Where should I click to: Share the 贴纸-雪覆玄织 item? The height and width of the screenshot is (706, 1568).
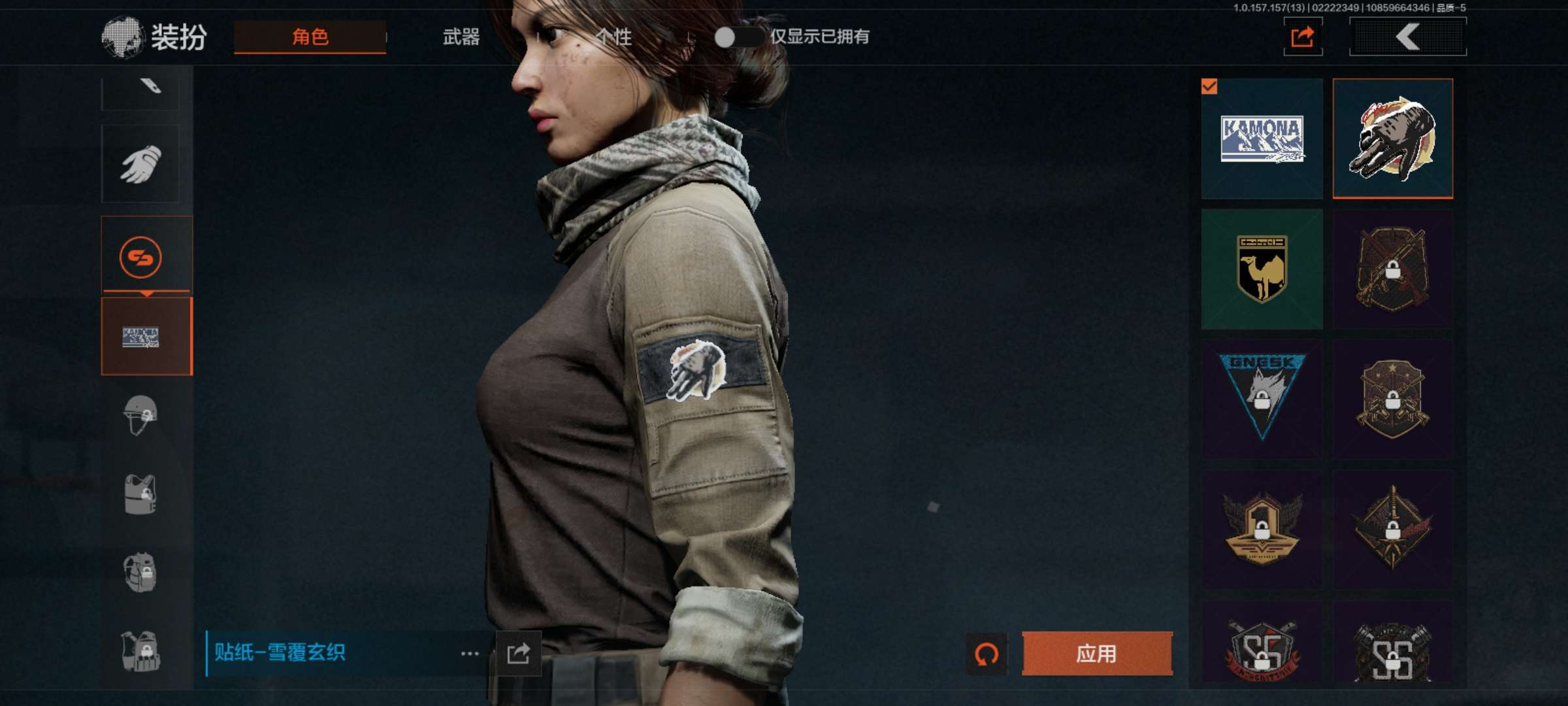click(x=518, y=653)
